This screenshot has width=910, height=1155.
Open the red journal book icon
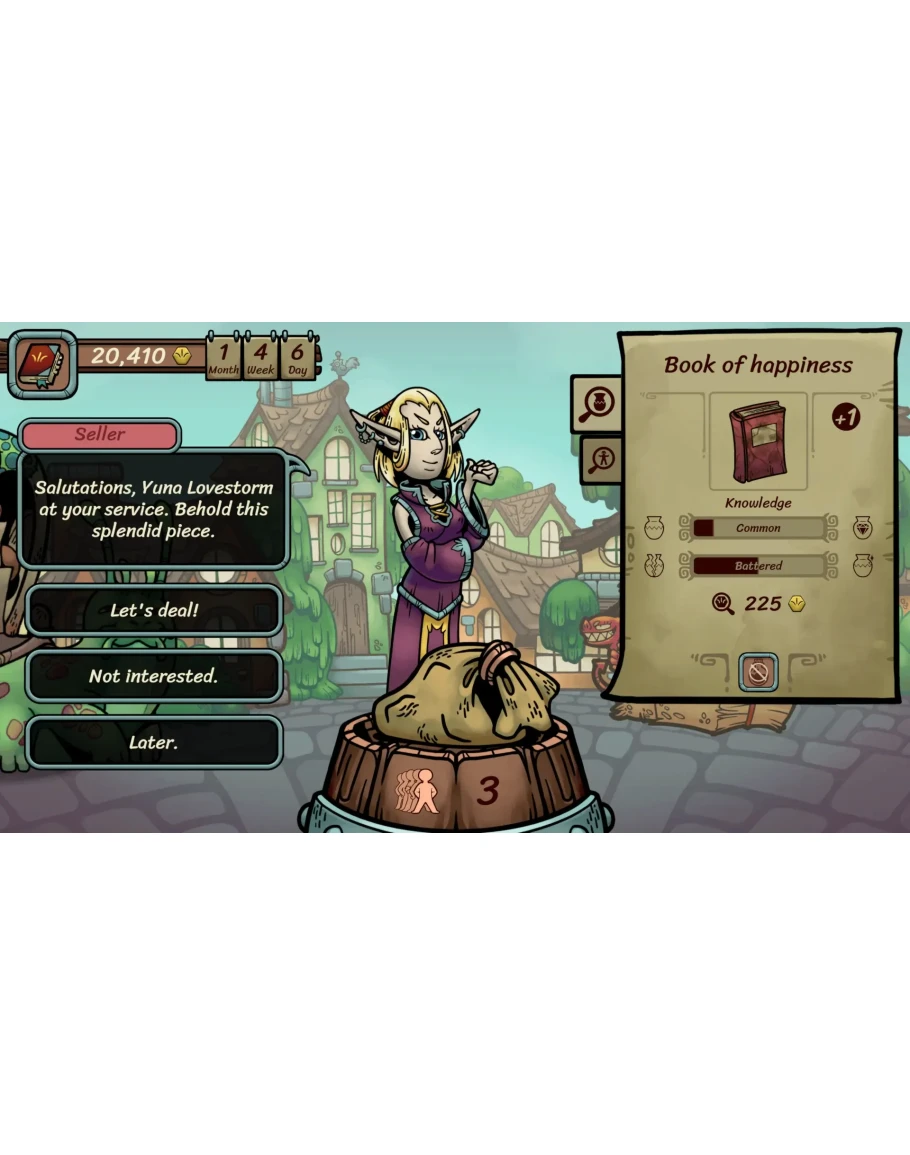coord(41,360)
